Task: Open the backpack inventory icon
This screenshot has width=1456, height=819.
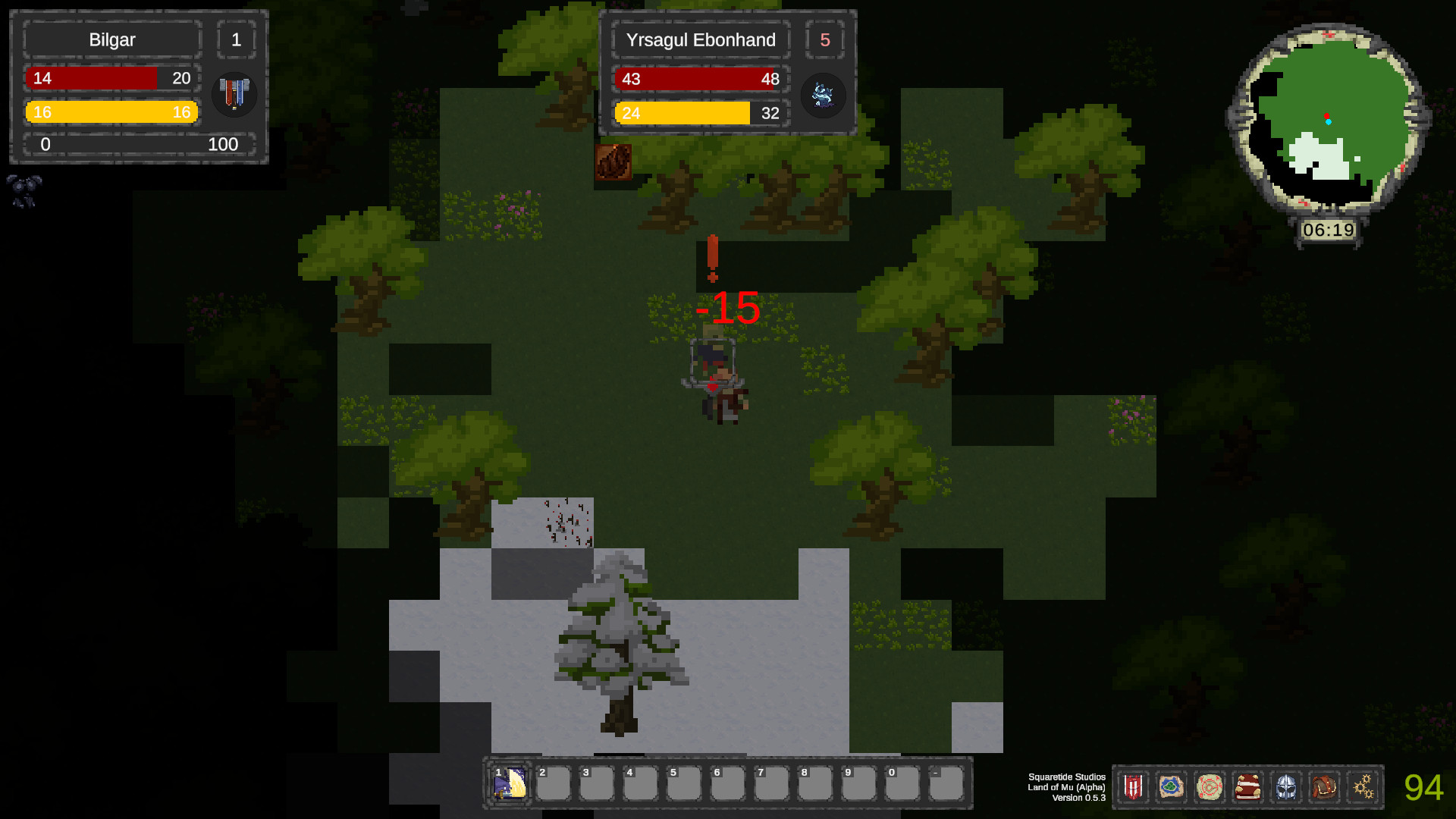Action: point(1325,787)
